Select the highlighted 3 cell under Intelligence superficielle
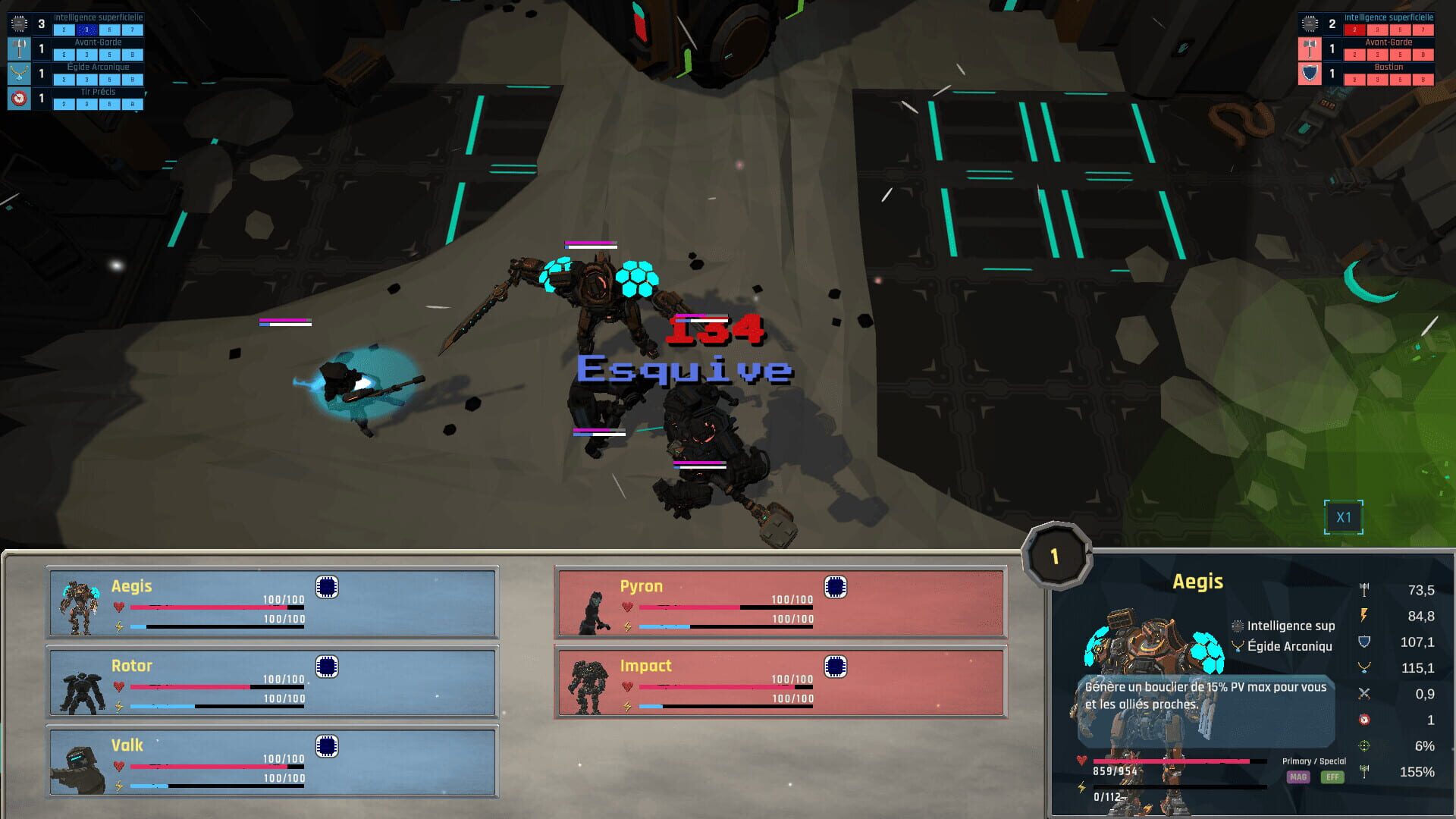Screen dimensions: 1456x819 click(86, 30)
